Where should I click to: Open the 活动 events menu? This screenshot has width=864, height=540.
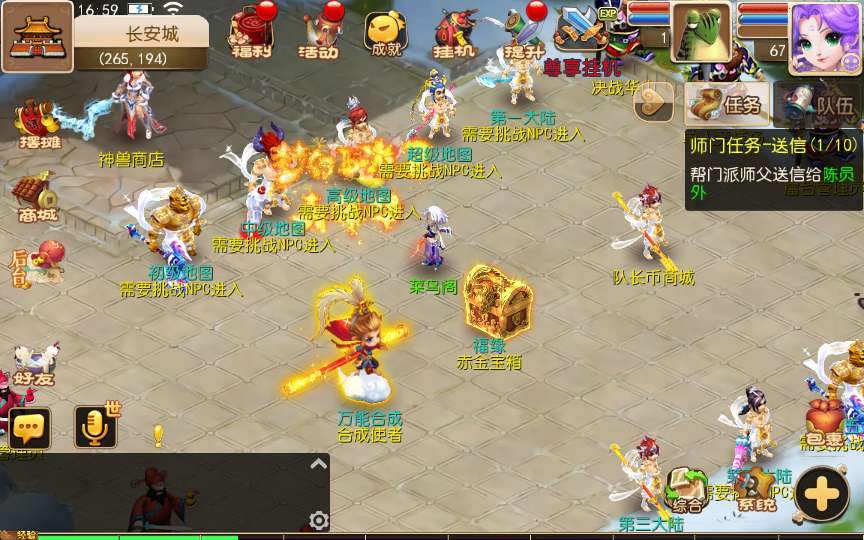pyautogui.click(x=320, y=32)
